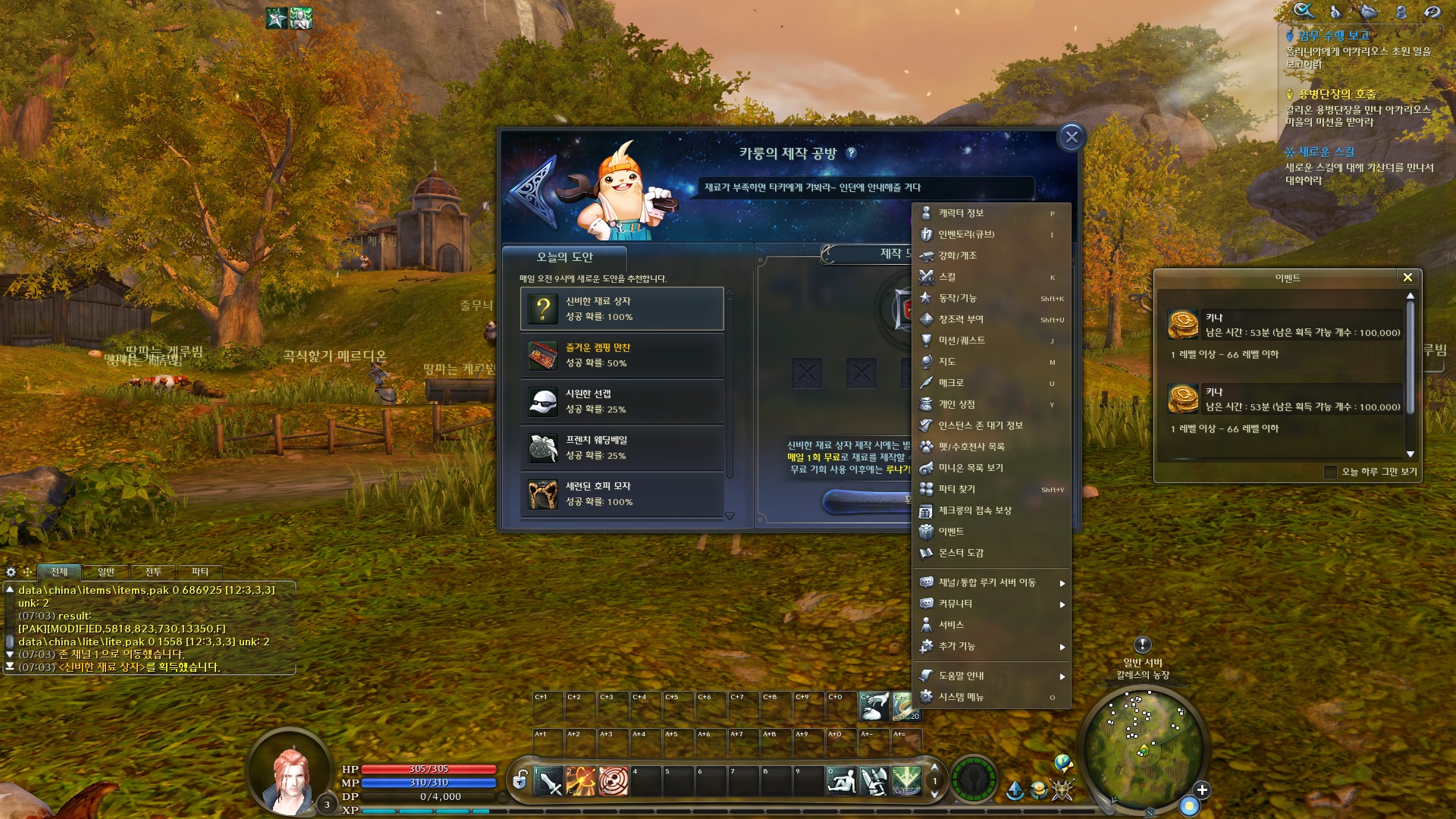
Task: Click the gold coin icon next to the minimap
Action: coord(1037,790)
